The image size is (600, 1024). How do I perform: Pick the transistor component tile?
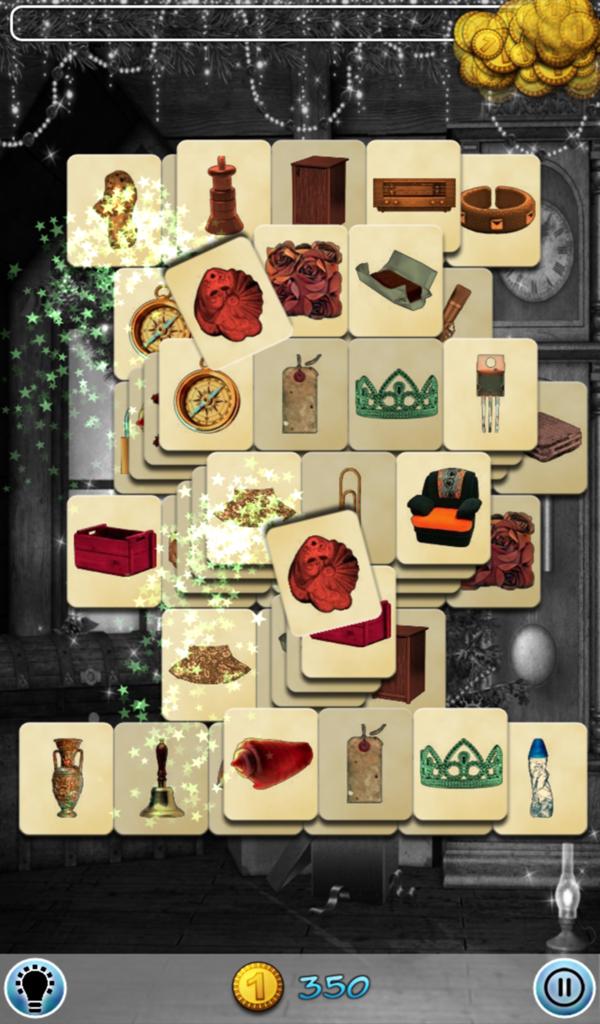489,392
